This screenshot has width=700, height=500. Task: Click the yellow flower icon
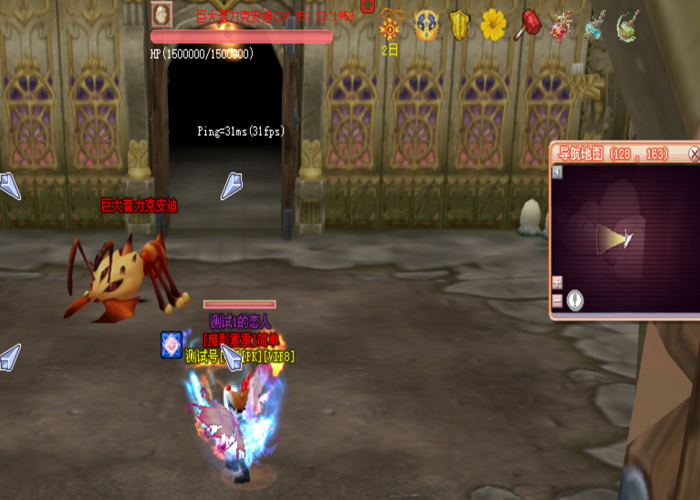coord(493,24)
